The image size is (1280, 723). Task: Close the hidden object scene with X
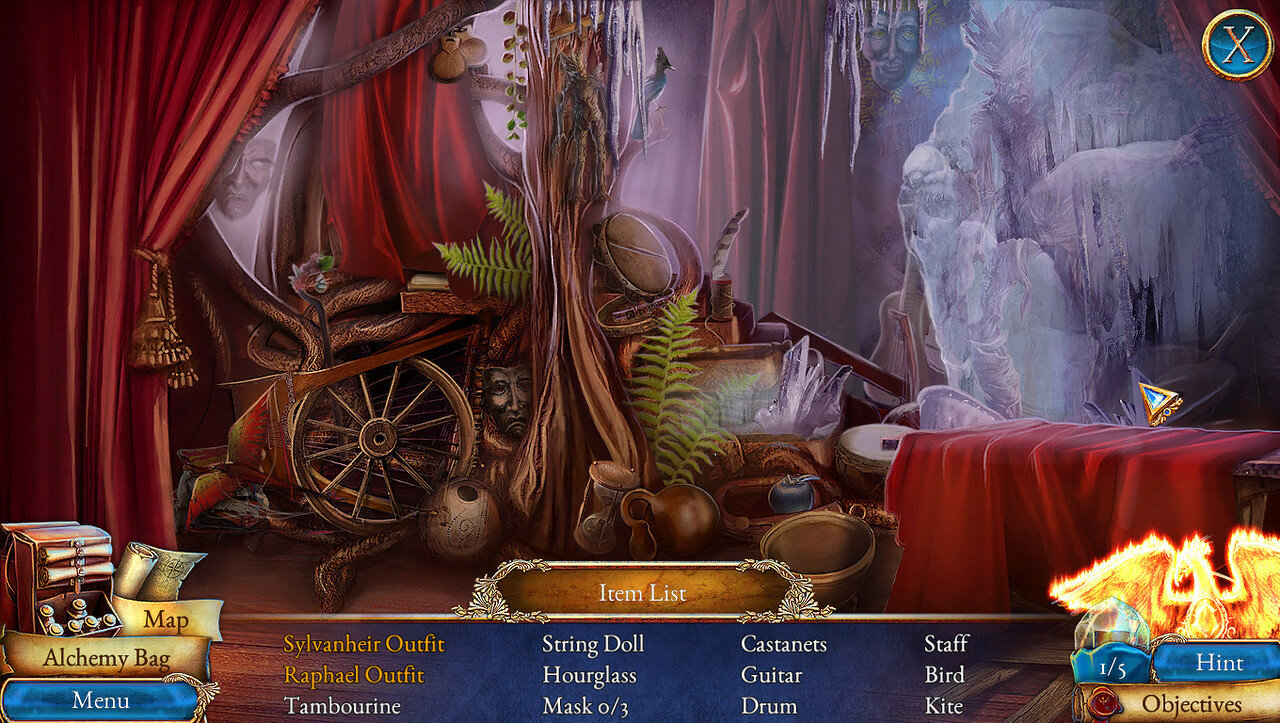coord(1237,44)
